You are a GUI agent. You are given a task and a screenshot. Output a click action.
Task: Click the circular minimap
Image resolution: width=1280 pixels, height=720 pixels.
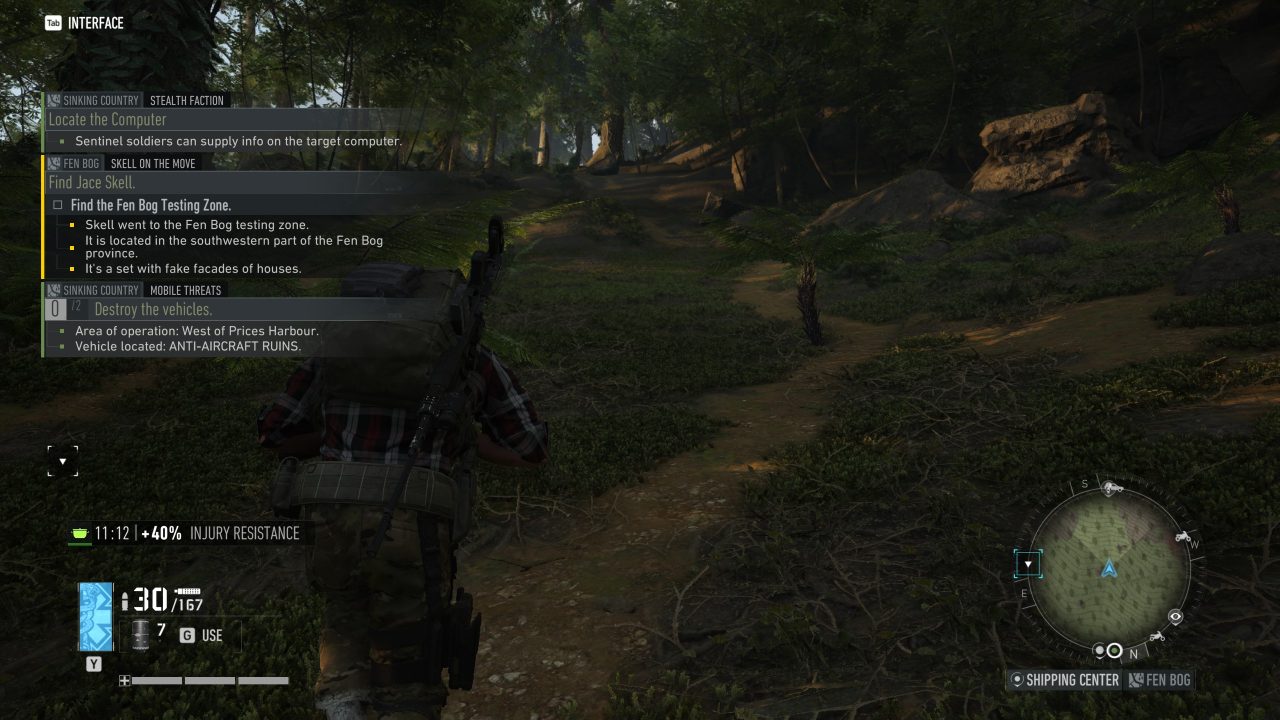tap(1109, 569)
